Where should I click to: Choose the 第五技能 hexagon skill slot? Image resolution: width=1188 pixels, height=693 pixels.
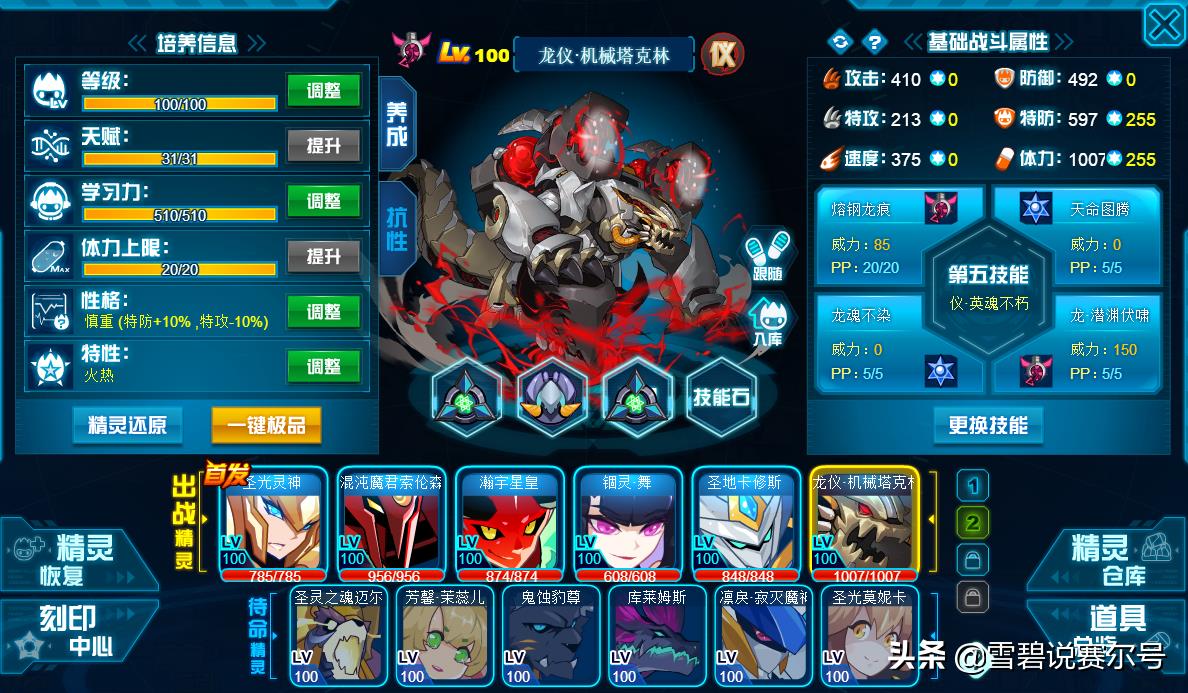pyautogui.click(x=988, y=287)
